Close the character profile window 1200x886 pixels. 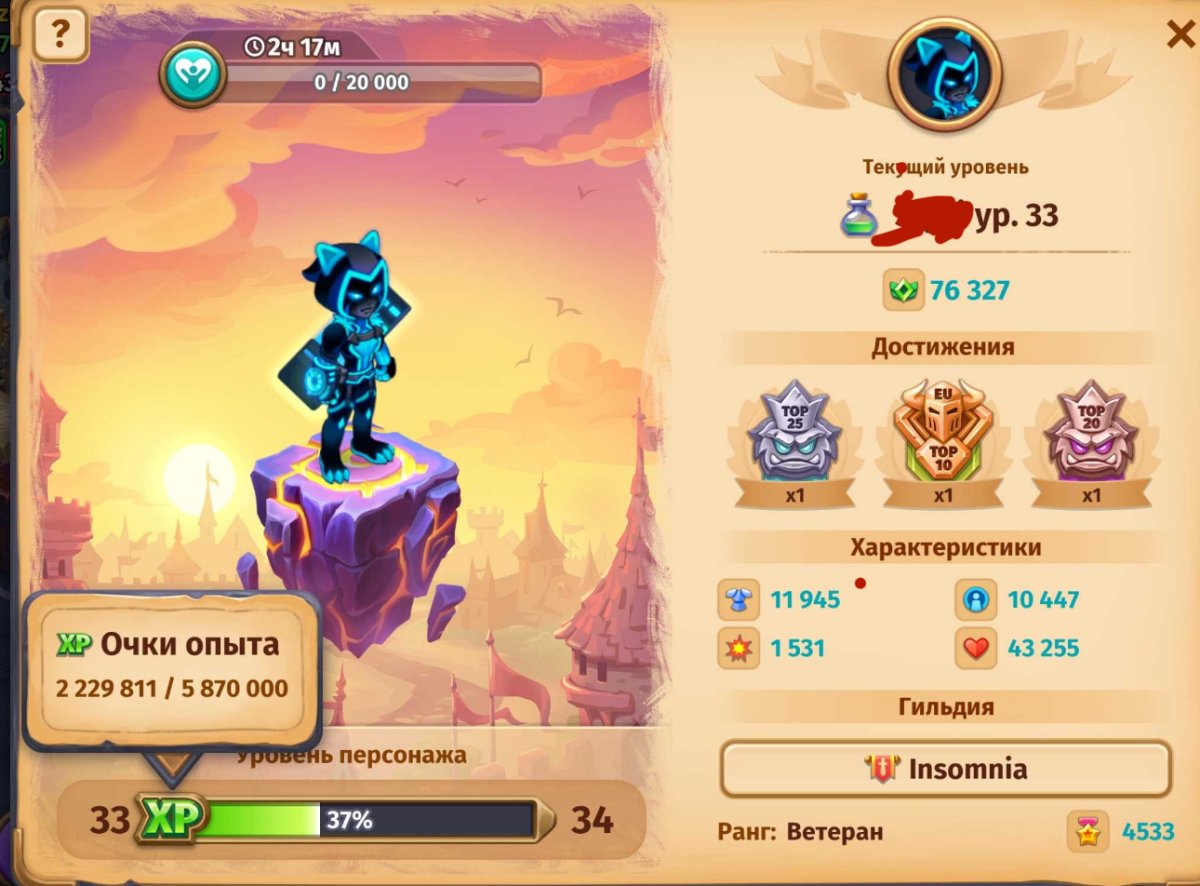[1178, 35]
